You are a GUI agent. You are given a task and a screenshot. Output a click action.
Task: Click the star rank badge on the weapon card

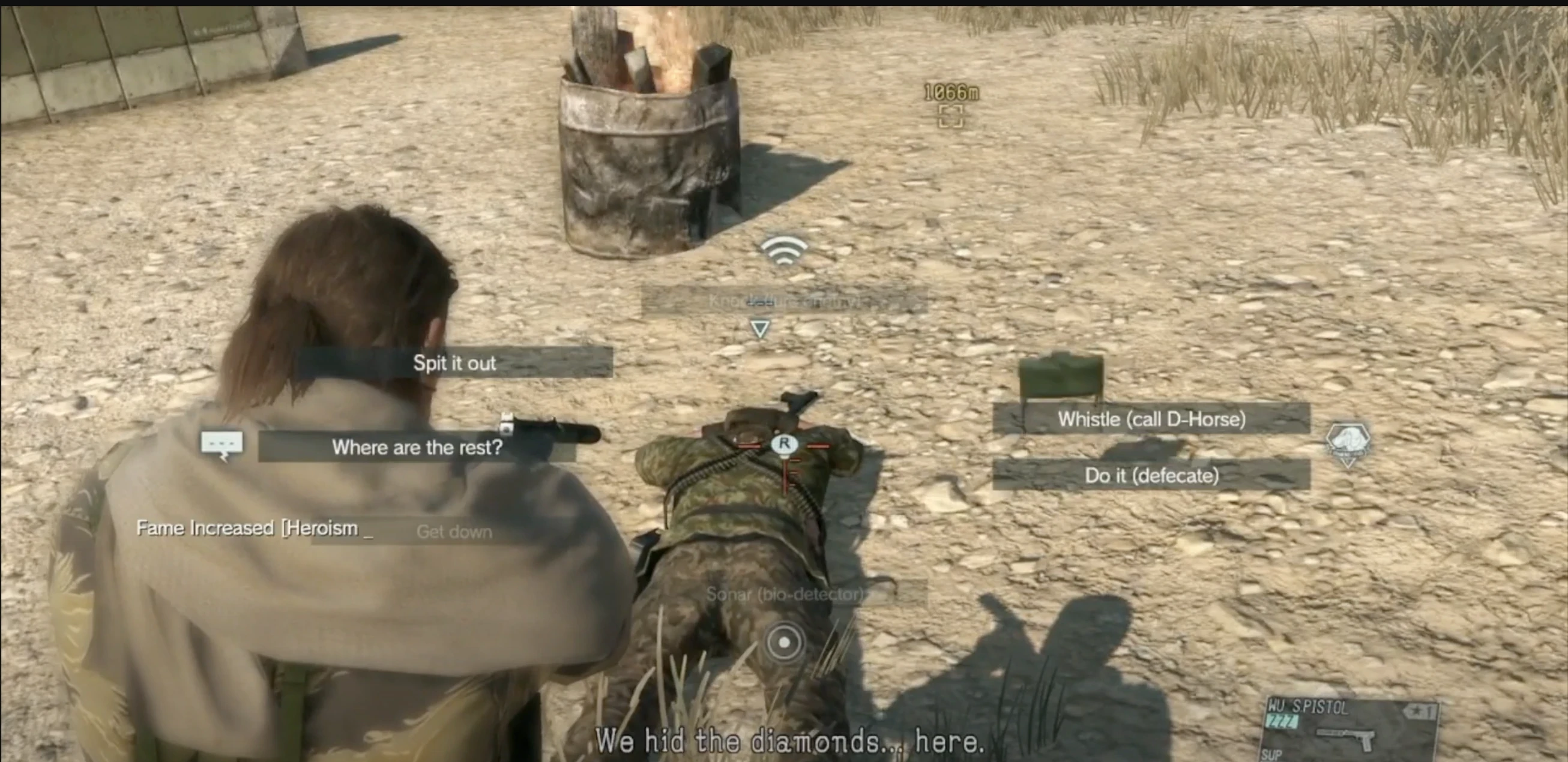click(1421, 711)
